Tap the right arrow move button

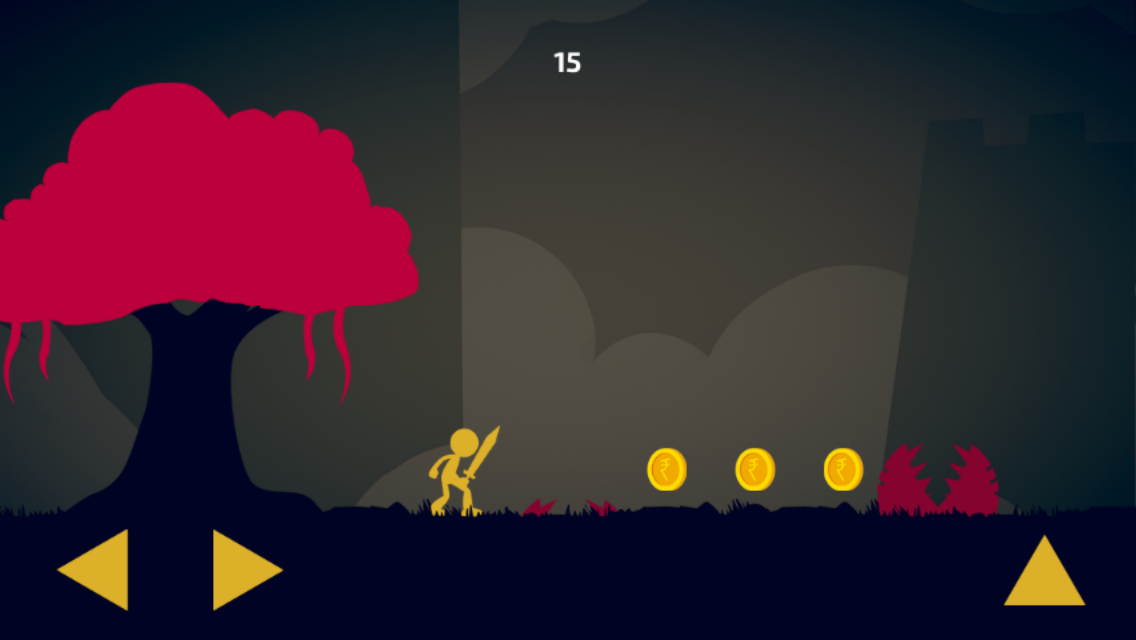(243, 570)
